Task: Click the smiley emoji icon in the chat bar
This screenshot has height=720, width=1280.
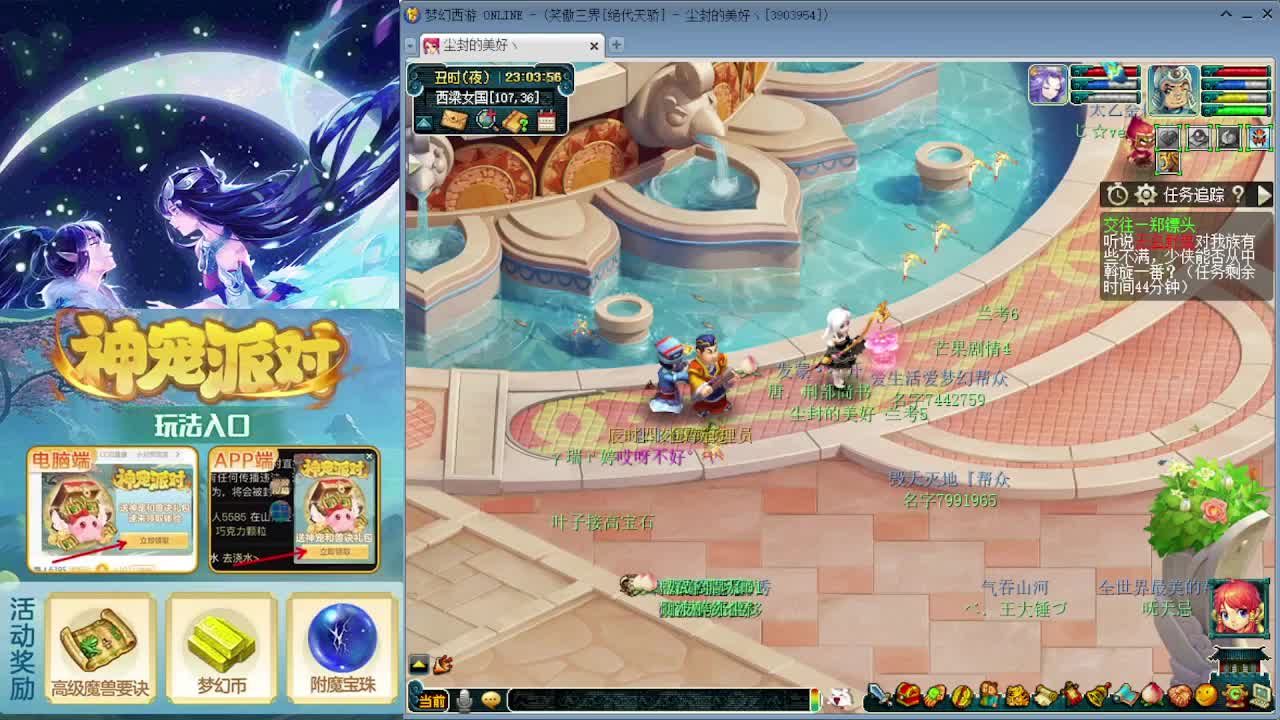Action: coord(491,700)
